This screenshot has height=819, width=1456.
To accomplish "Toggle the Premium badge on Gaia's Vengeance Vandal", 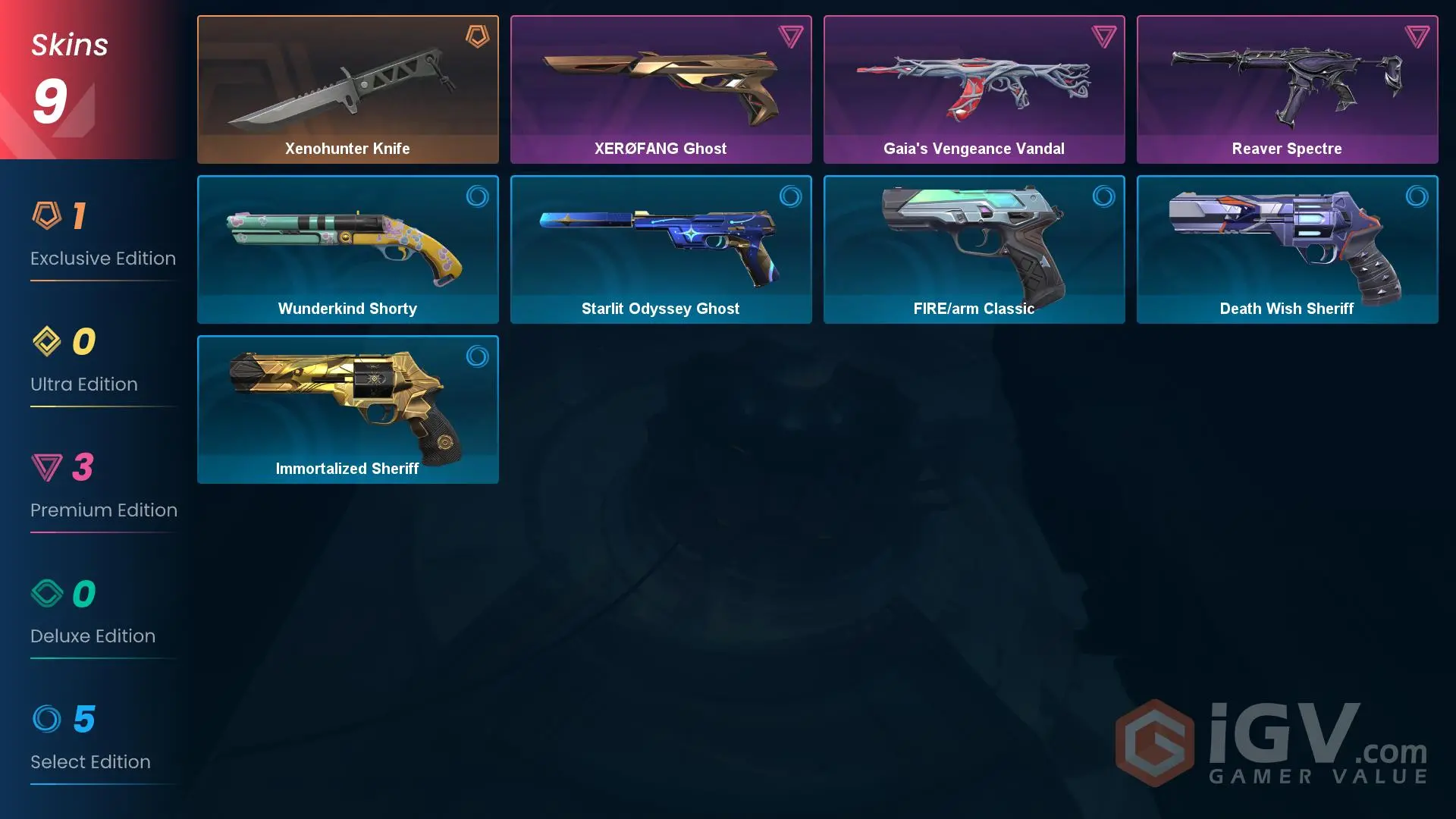I will (1104, 36).
